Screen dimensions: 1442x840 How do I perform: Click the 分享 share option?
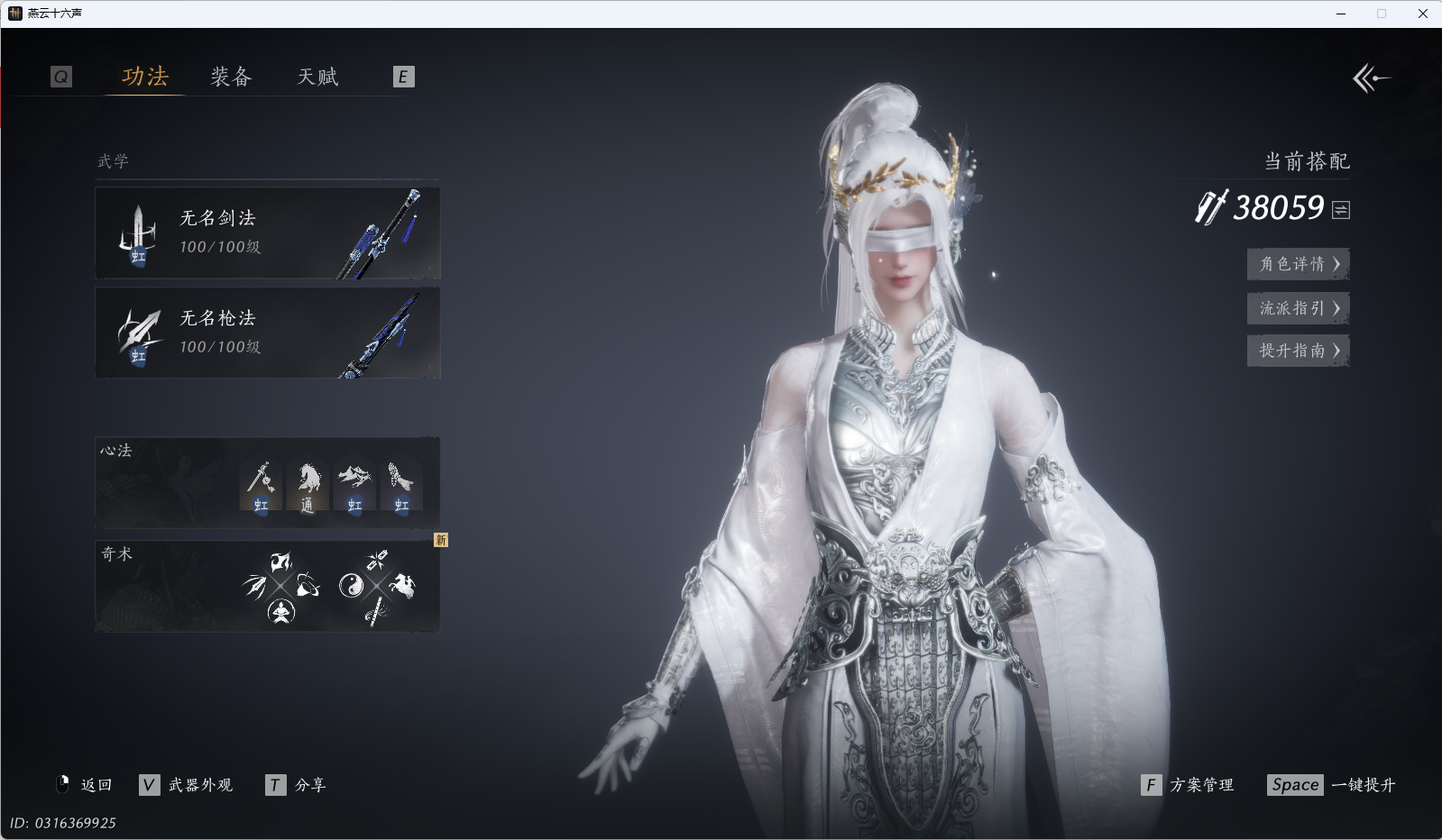coord(296,785)
